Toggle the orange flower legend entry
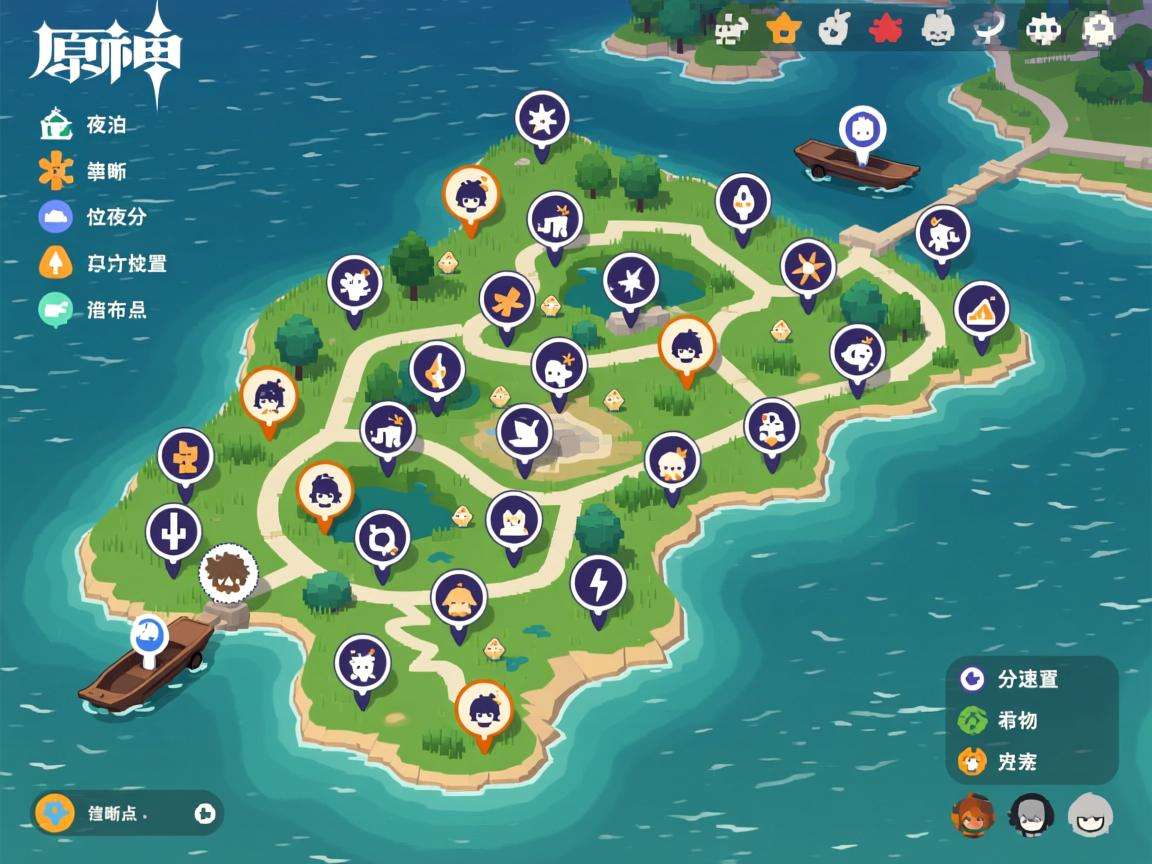Viewport: 1152px width, 864px height. tap(56, 171)
